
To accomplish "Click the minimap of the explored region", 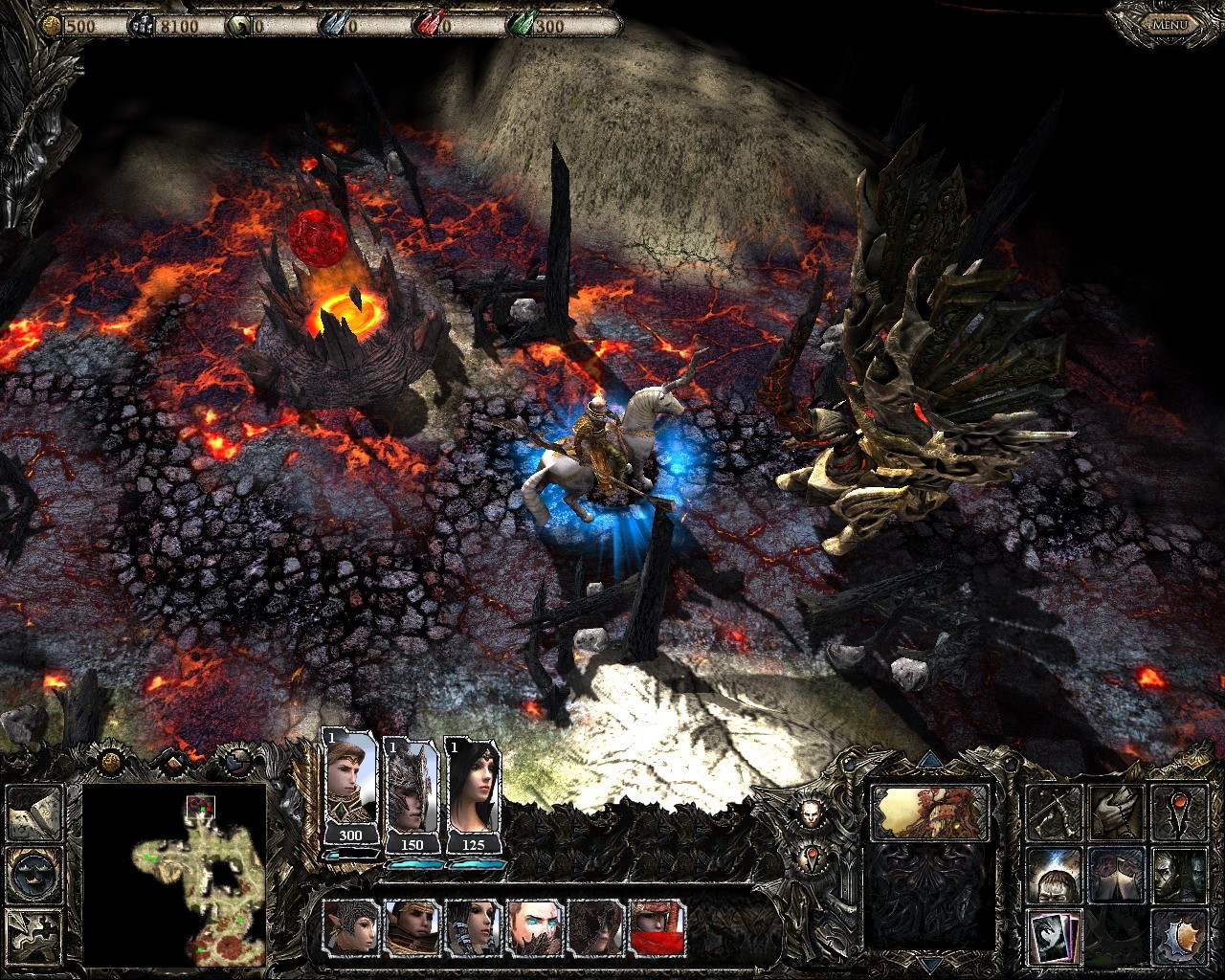I will (x=174, y=875).
